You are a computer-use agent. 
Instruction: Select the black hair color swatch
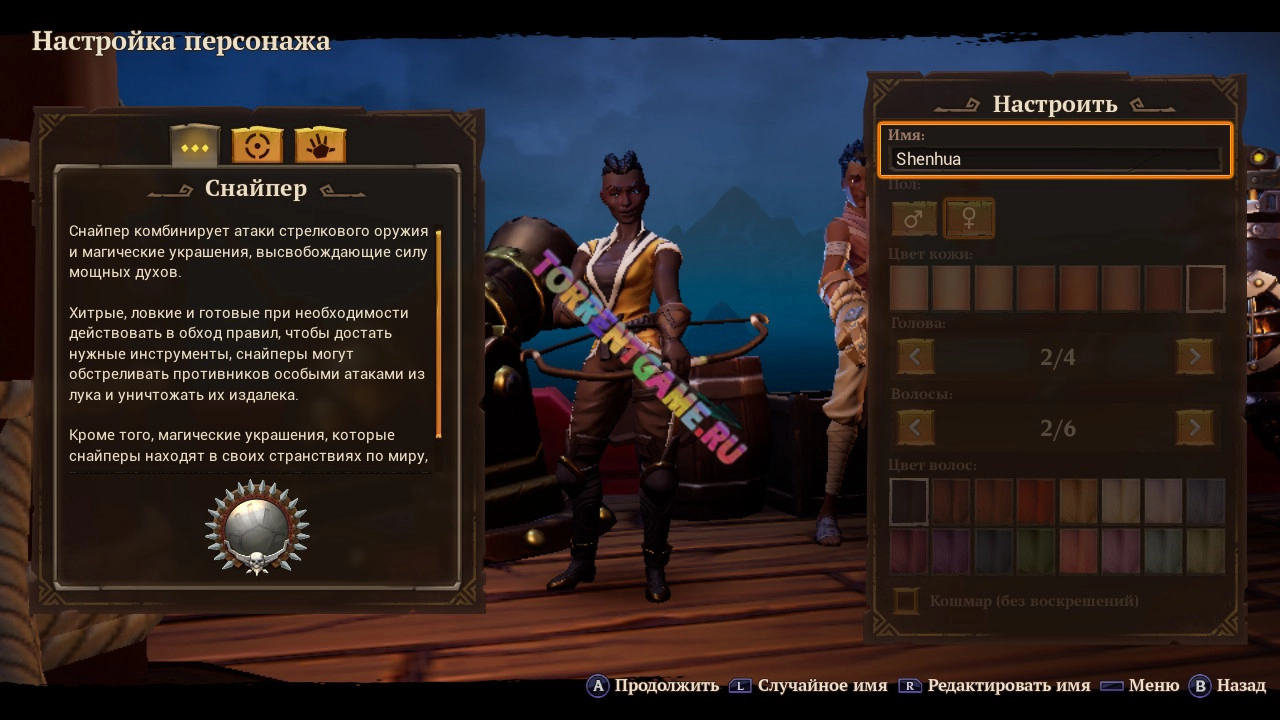[x=909, y=500]
